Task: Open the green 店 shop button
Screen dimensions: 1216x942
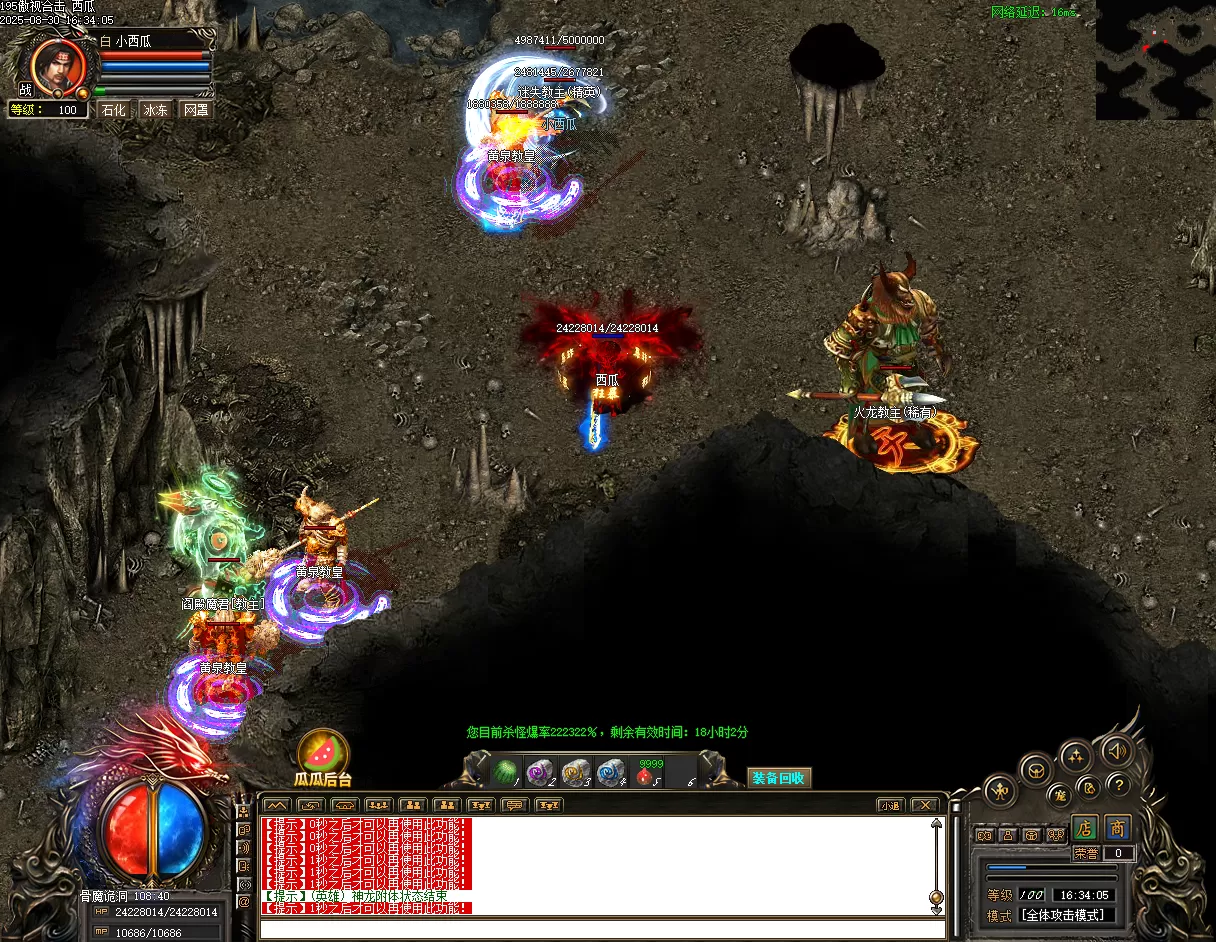Action: (1085, 828)
